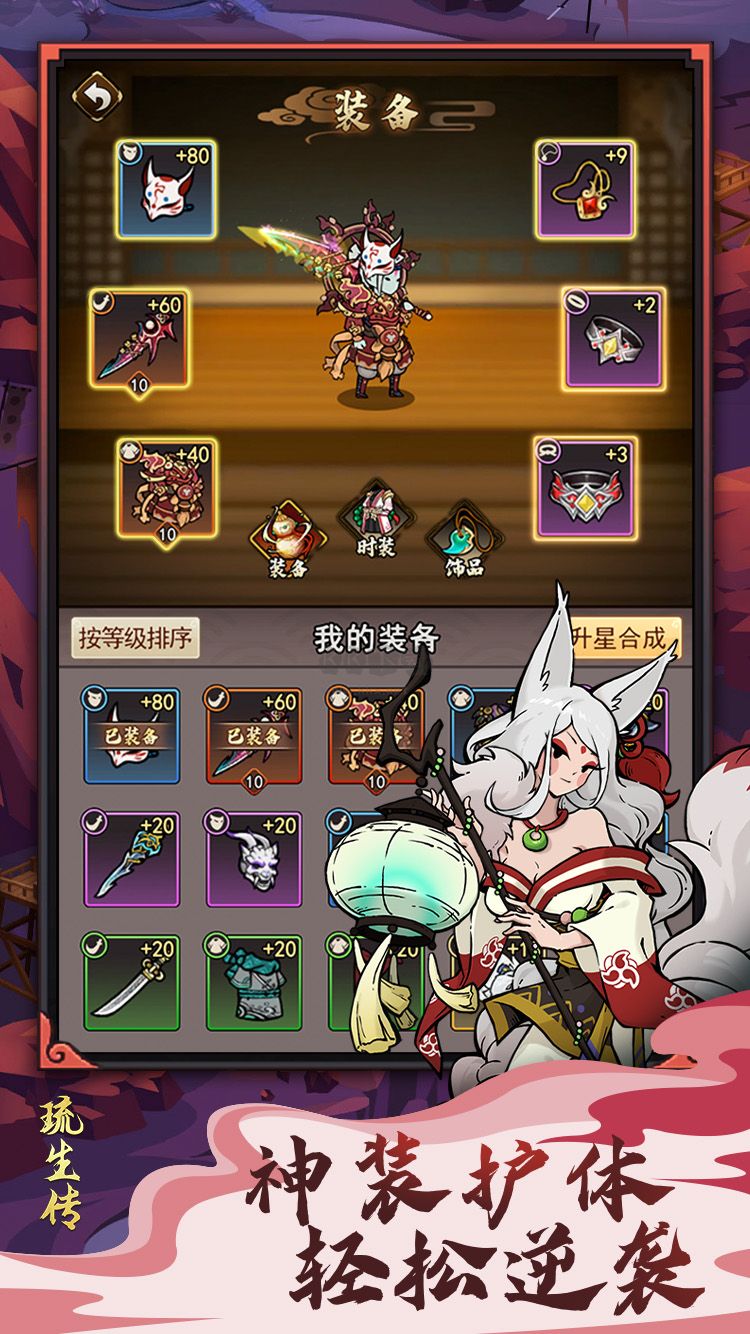The height and width of the screenshot is (1334, 750).
Task: Switch to the 装备 equipment tab
Action: click(288, 538)
